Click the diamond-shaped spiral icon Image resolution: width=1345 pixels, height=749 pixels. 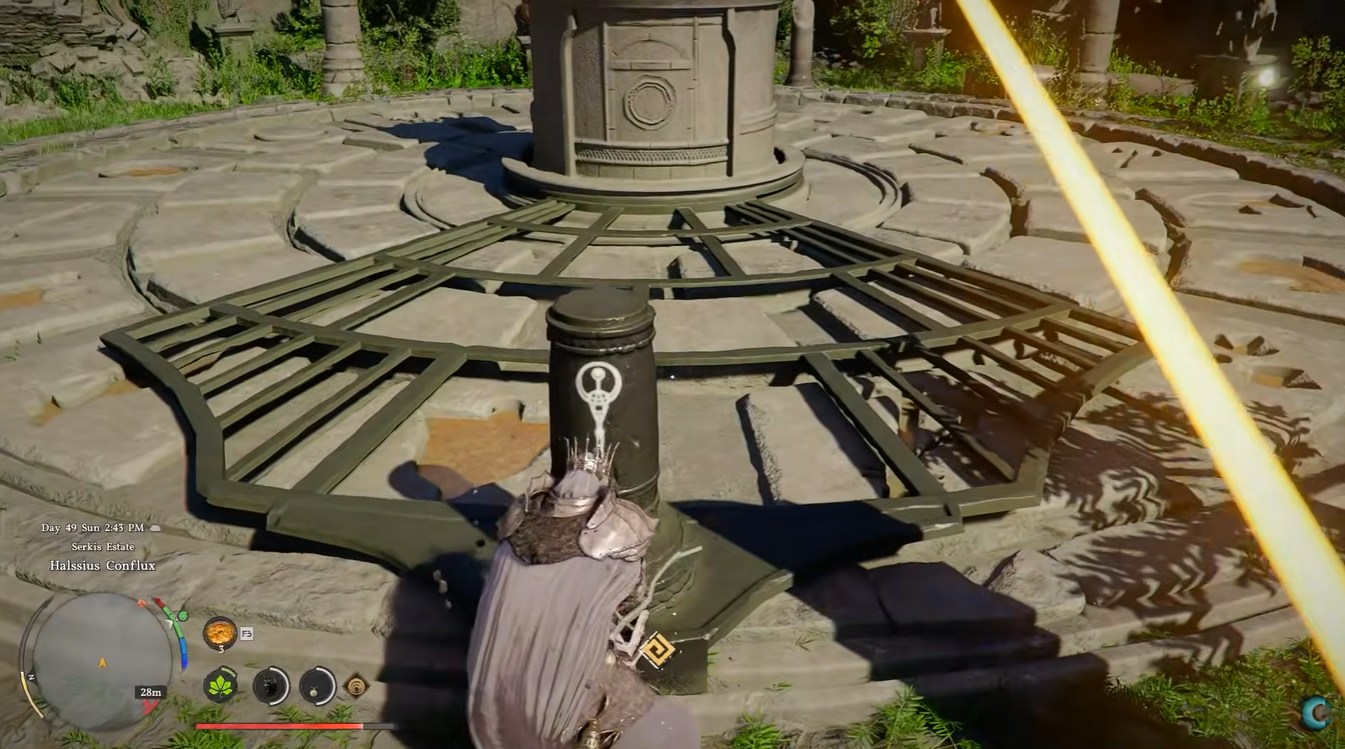pos(356,686)
